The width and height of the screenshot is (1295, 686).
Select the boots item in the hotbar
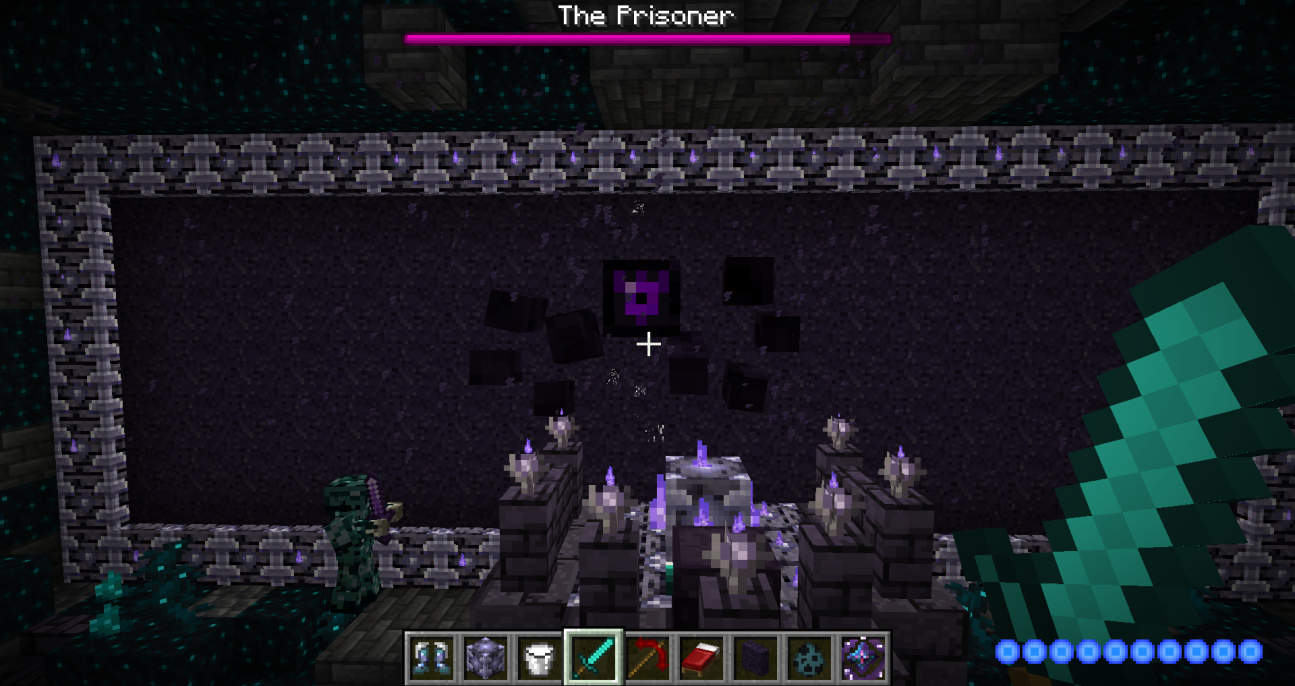pyautogui.click(x=432, y=658)
